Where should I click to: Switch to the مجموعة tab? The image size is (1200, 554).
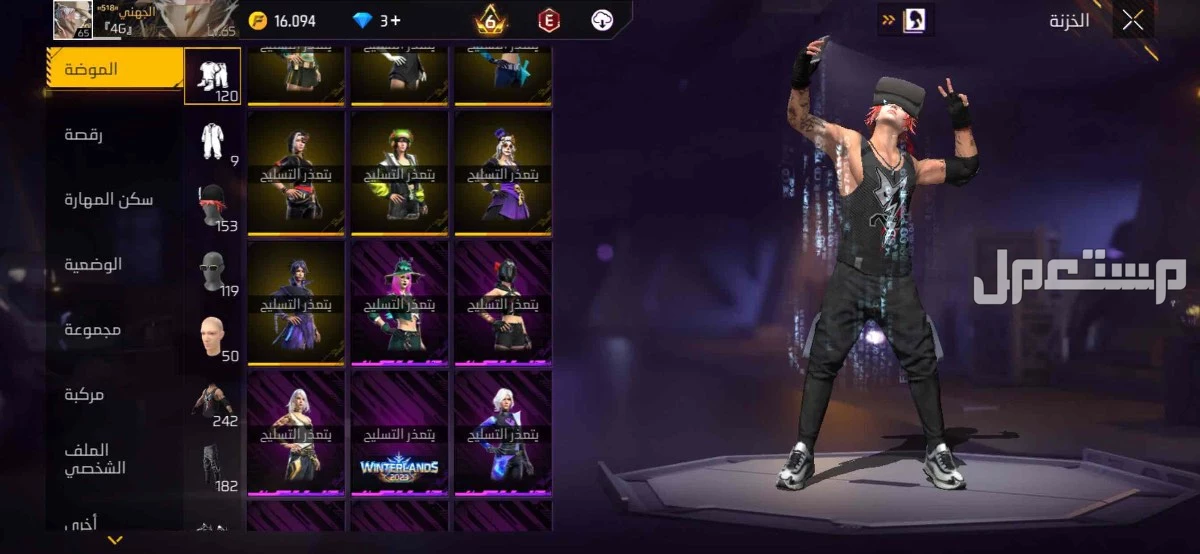93,329
